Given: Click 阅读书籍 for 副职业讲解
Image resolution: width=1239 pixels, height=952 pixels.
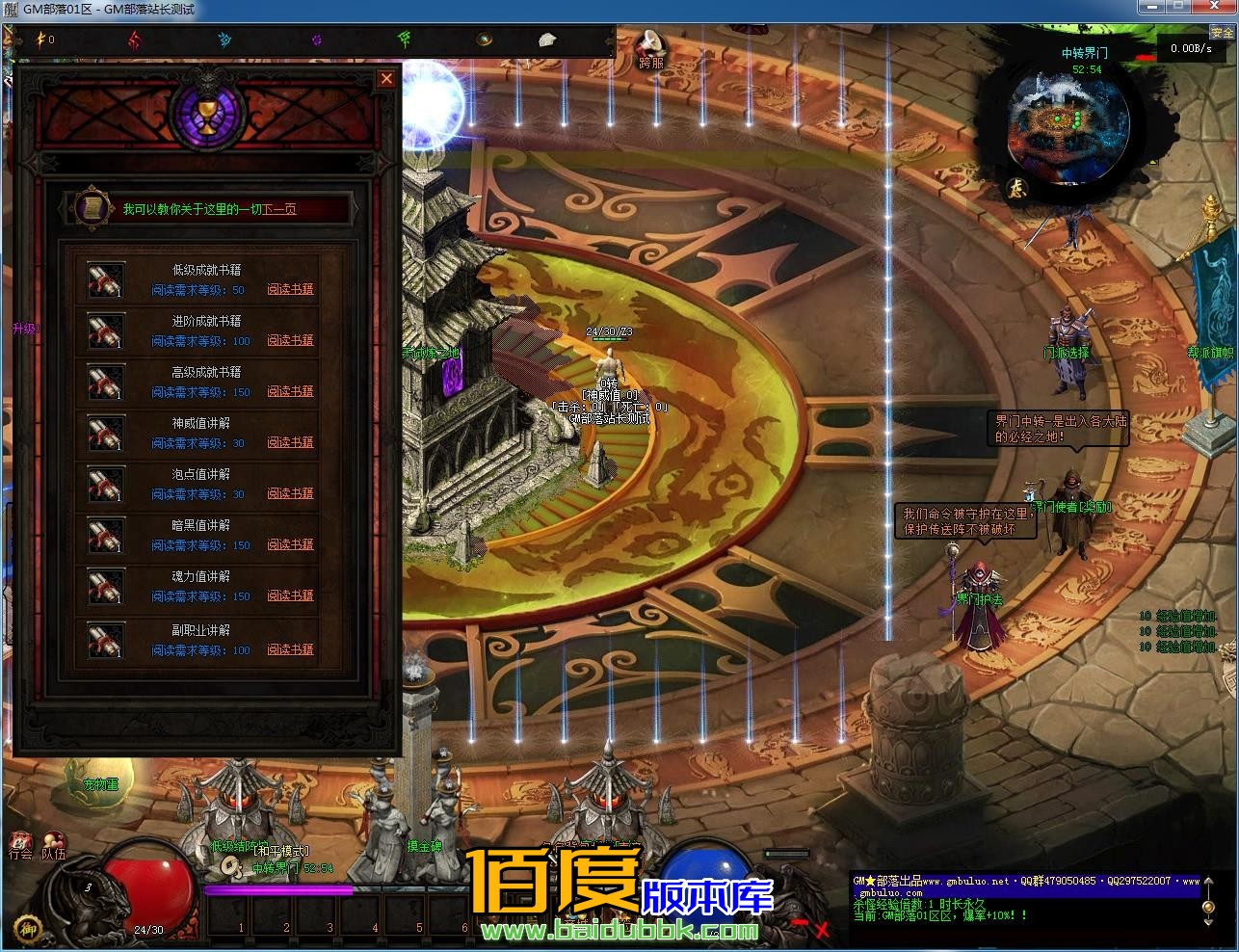Looking at the screenshot, I should [x=291, y=649].
